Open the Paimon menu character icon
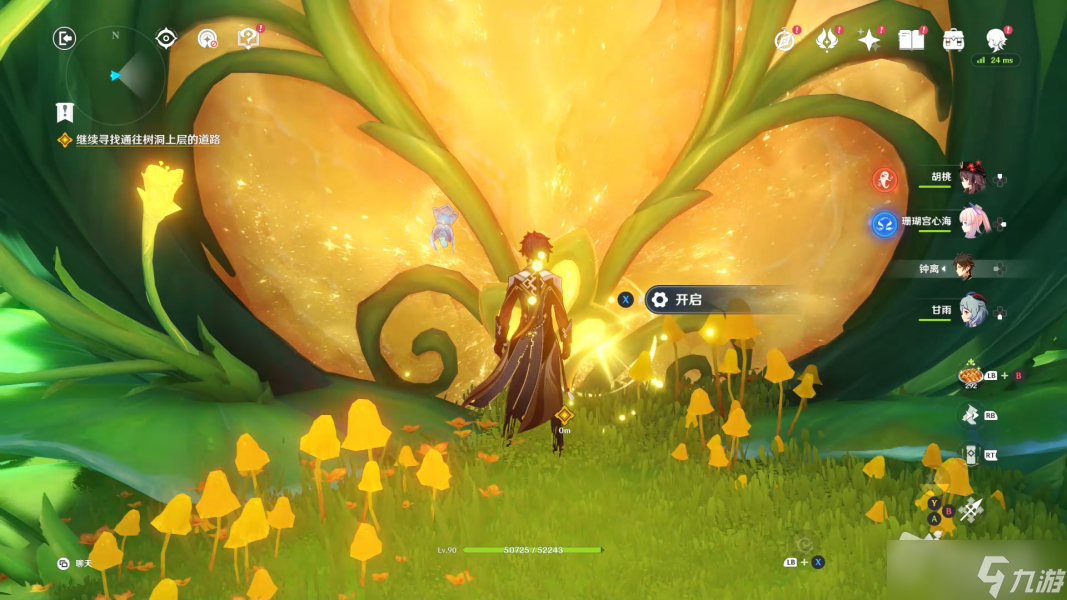The image size is (1067, 600). (x=995, y=40)
